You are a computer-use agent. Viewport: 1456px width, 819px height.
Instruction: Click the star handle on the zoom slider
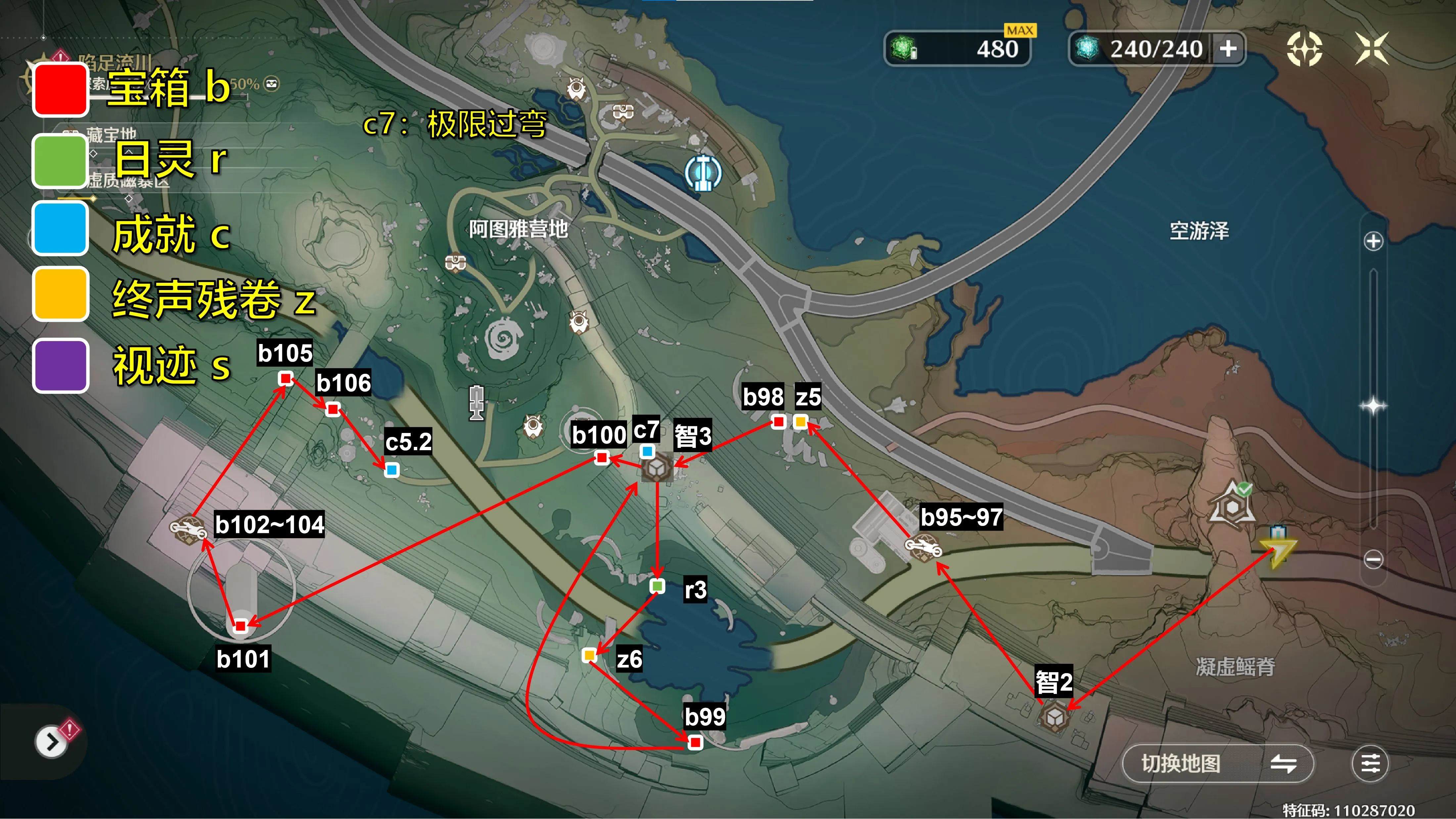[1373, 406]
